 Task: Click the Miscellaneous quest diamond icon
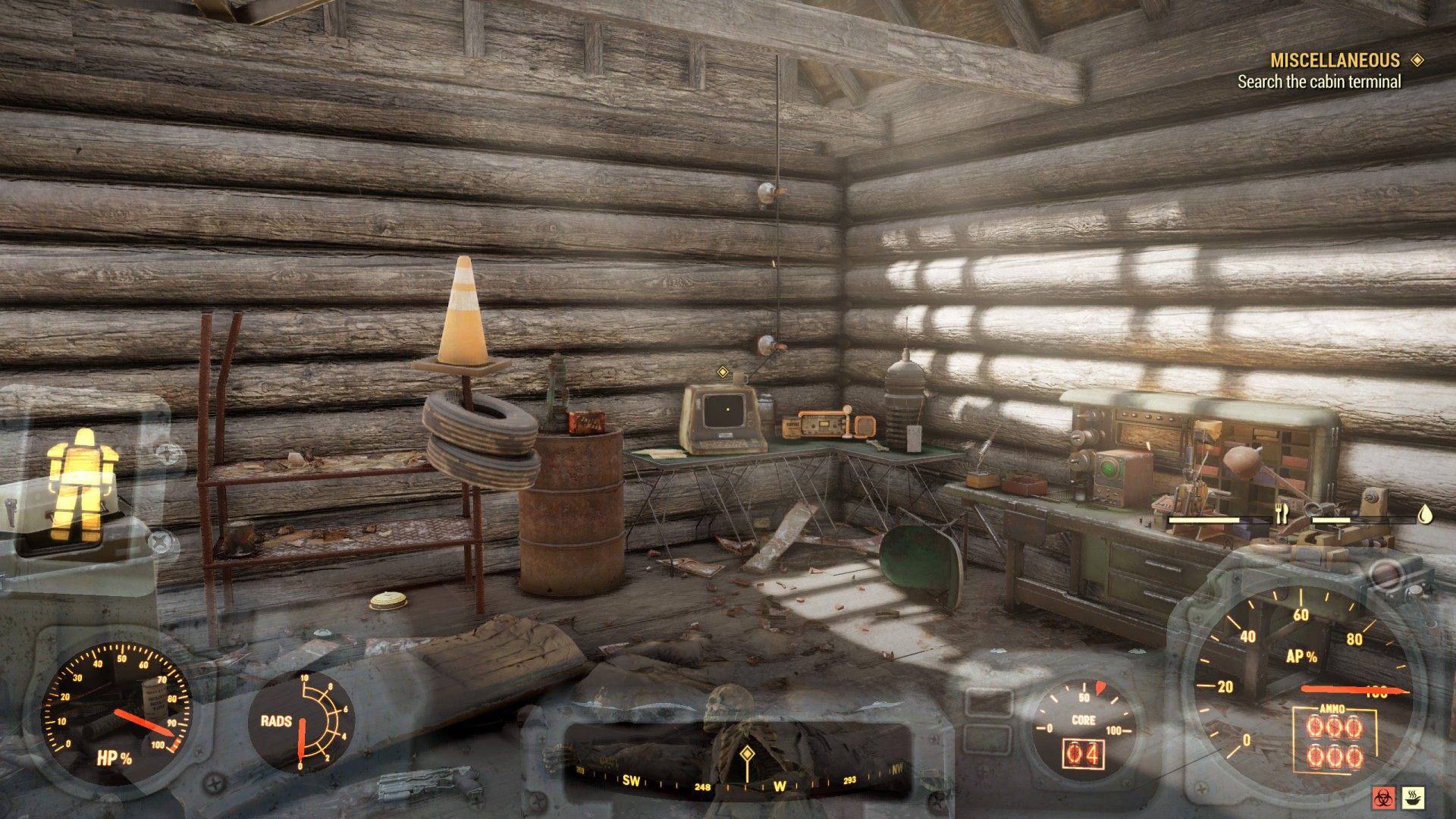[1417, 60]
